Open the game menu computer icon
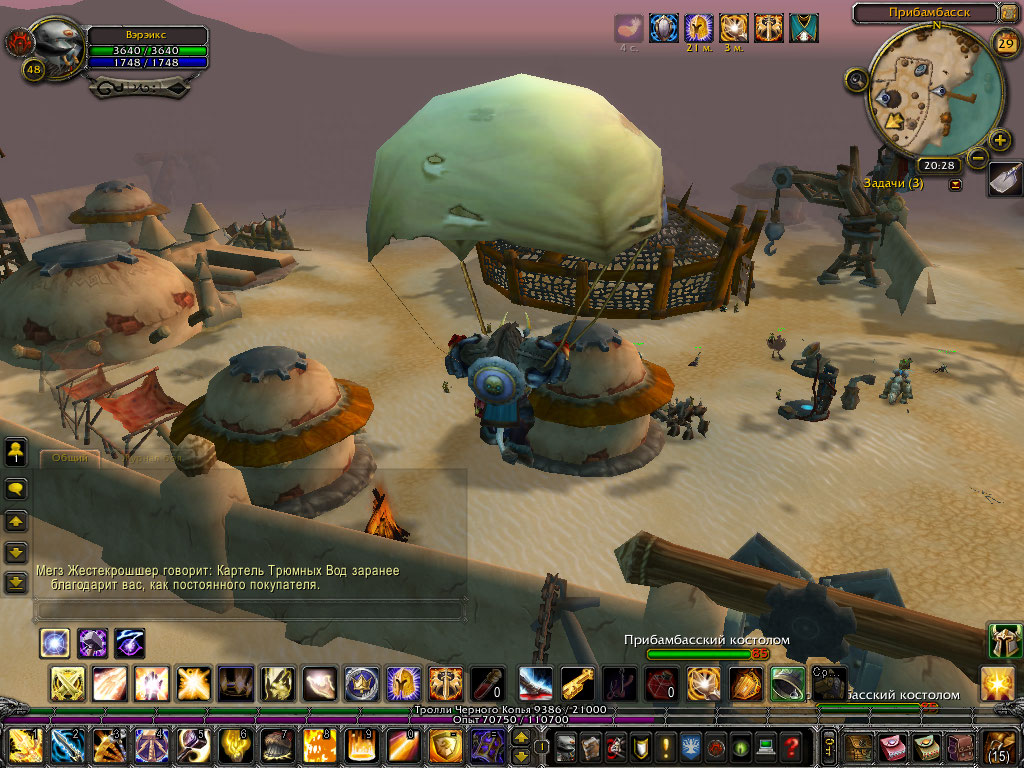The width and height of the screenshot is (1024, 768). pyautogui.click(x=765, y=747)
